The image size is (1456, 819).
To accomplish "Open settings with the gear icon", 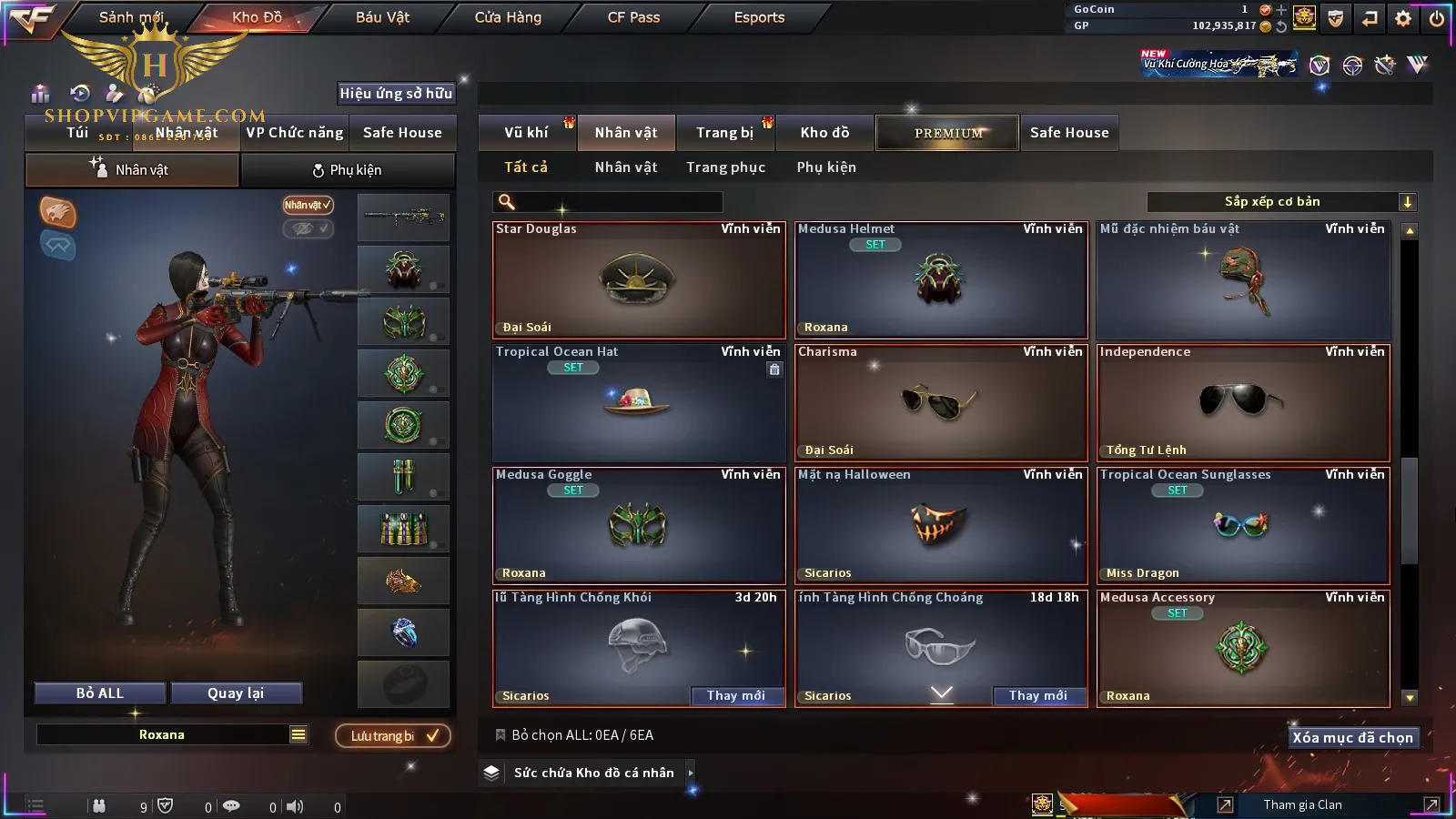I will coord(1403,18).
